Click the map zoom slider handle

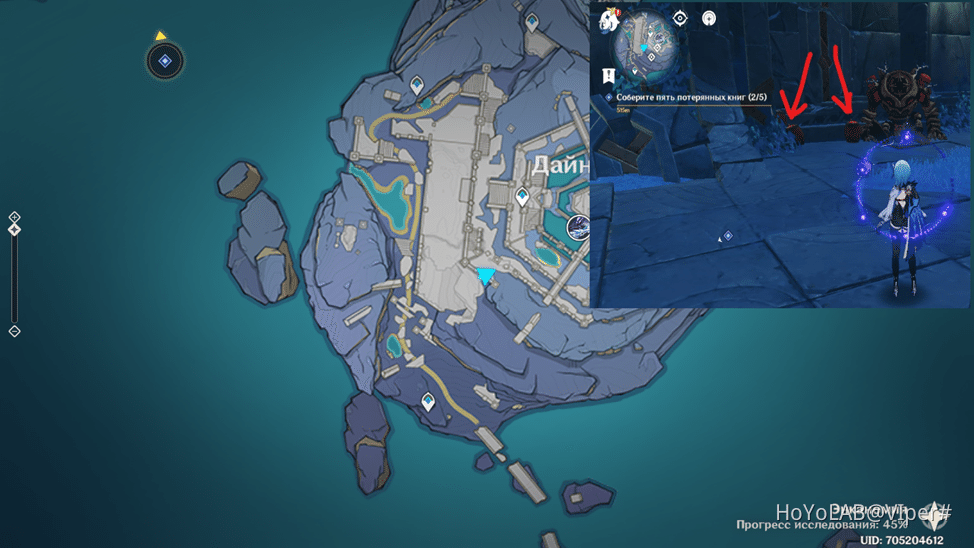pos(14,229)
